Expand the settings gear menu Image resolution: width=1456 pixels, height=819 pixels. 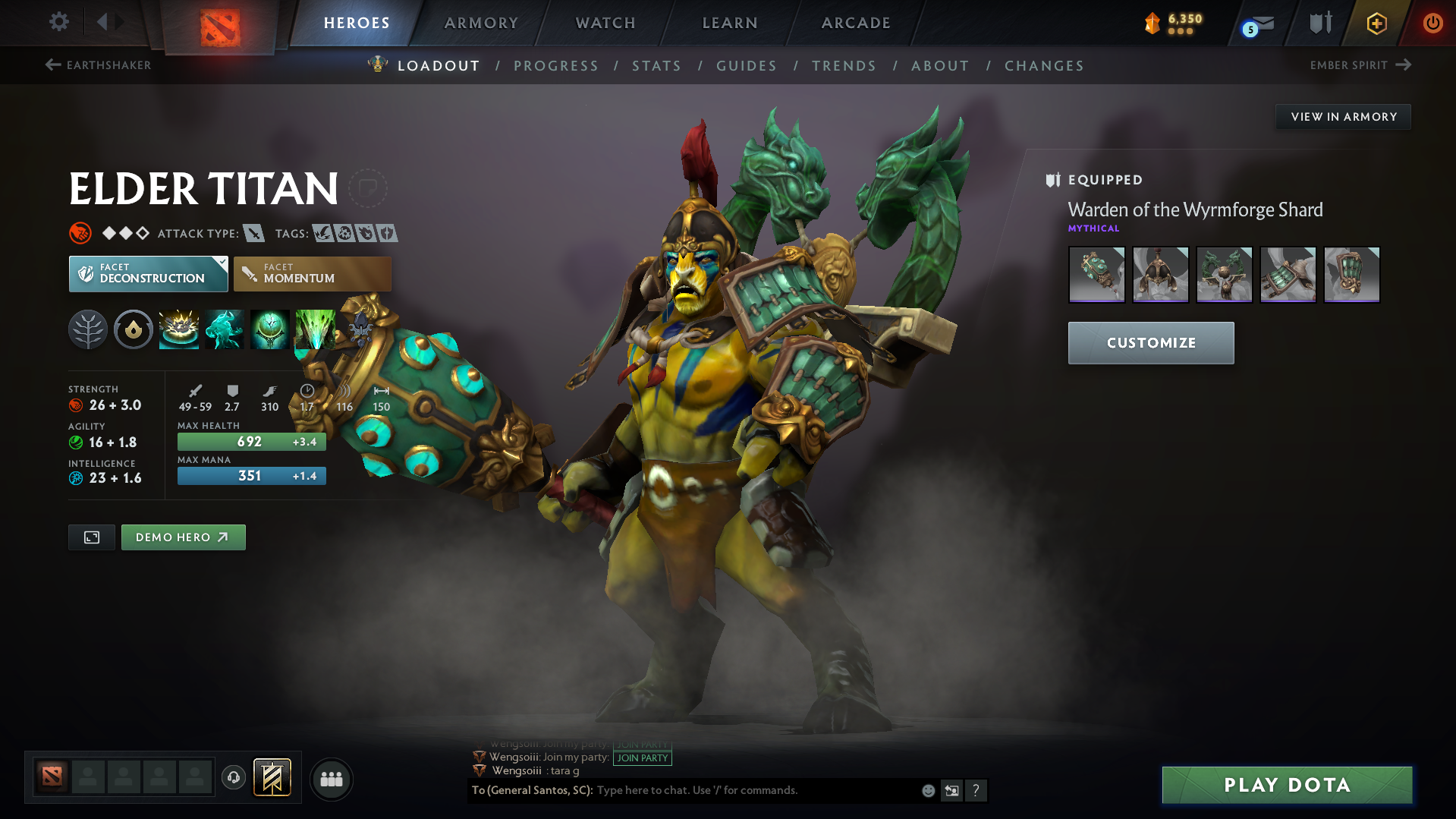58,22
